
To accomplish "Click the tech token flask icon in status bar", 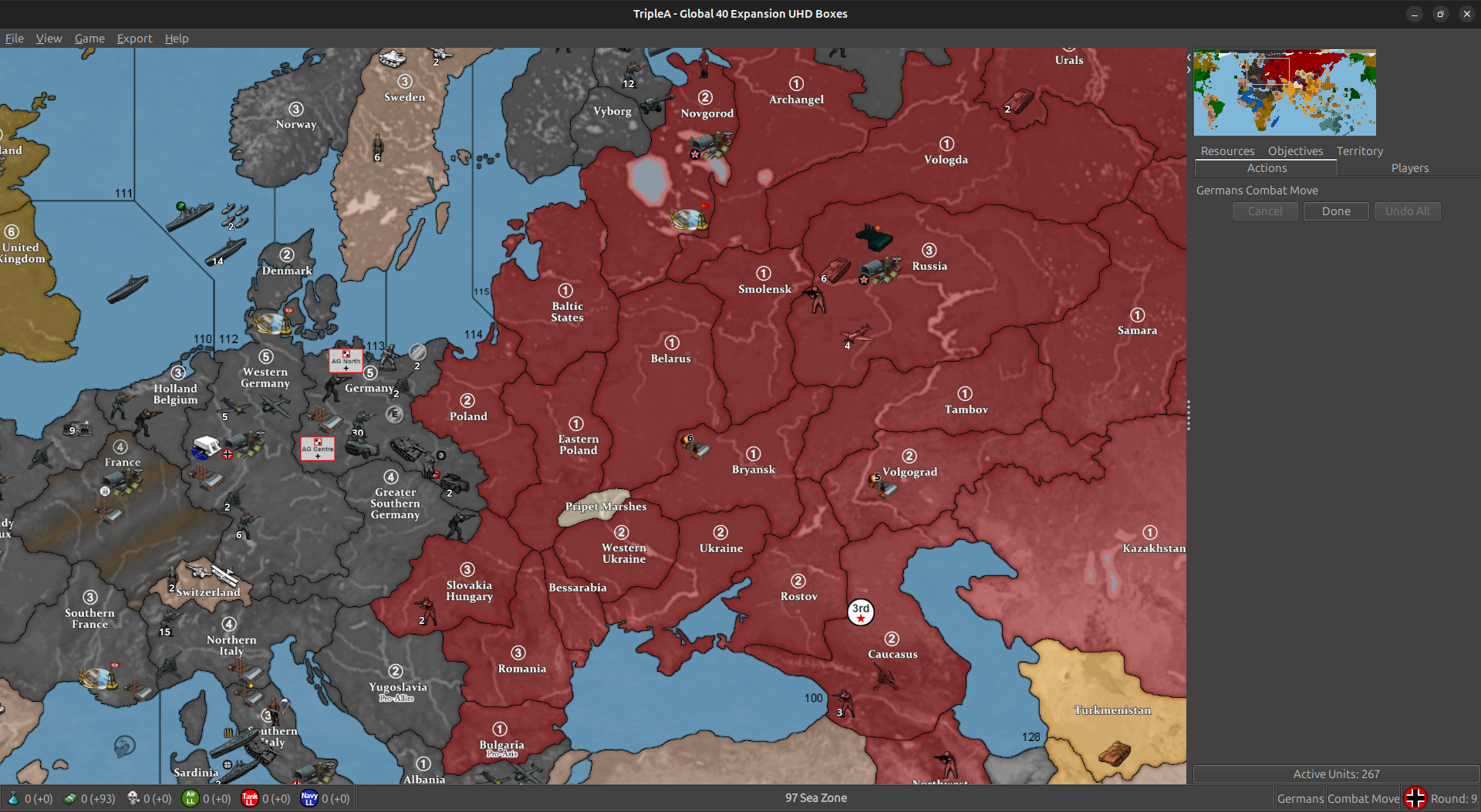I will (x=13, y=799).
